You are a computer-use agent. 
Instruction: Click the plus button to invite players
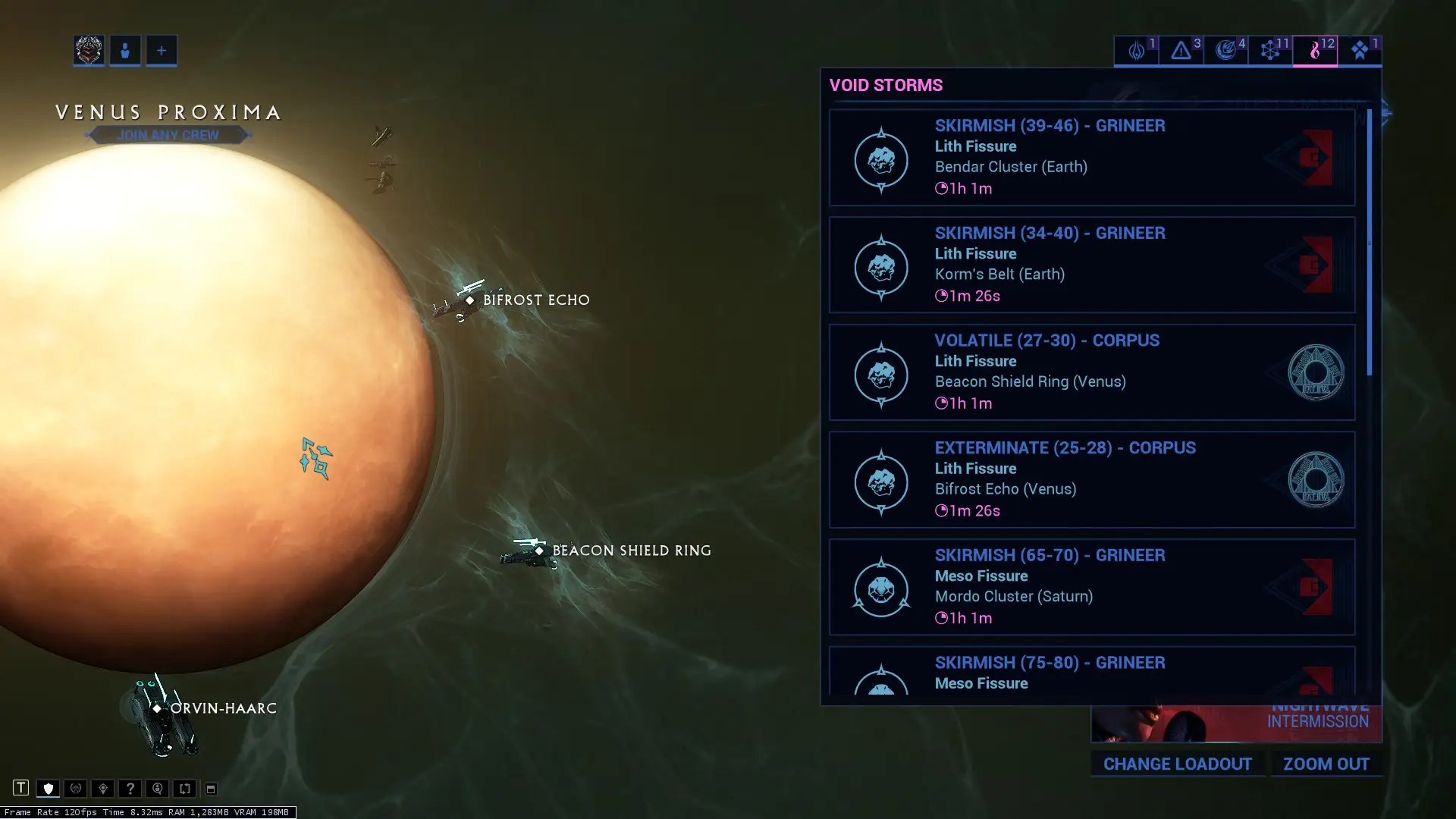click(162, 51)
